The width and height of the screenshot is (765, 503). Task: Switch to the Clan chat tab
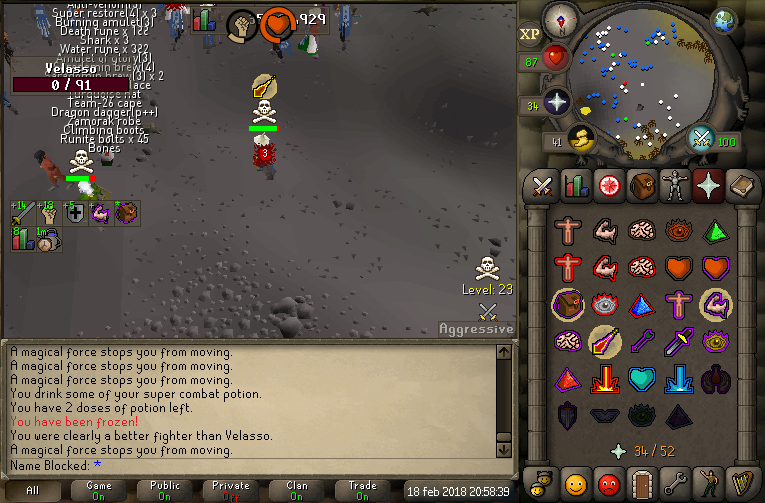tap(297, 490)
